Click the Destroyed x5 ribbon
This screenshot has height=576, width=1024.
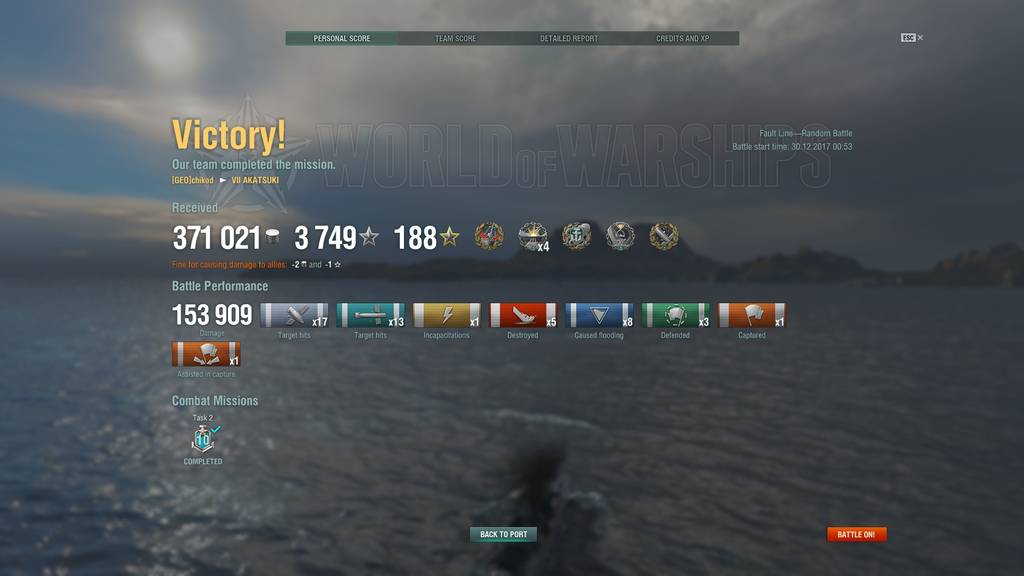click(x=523, y=316)
